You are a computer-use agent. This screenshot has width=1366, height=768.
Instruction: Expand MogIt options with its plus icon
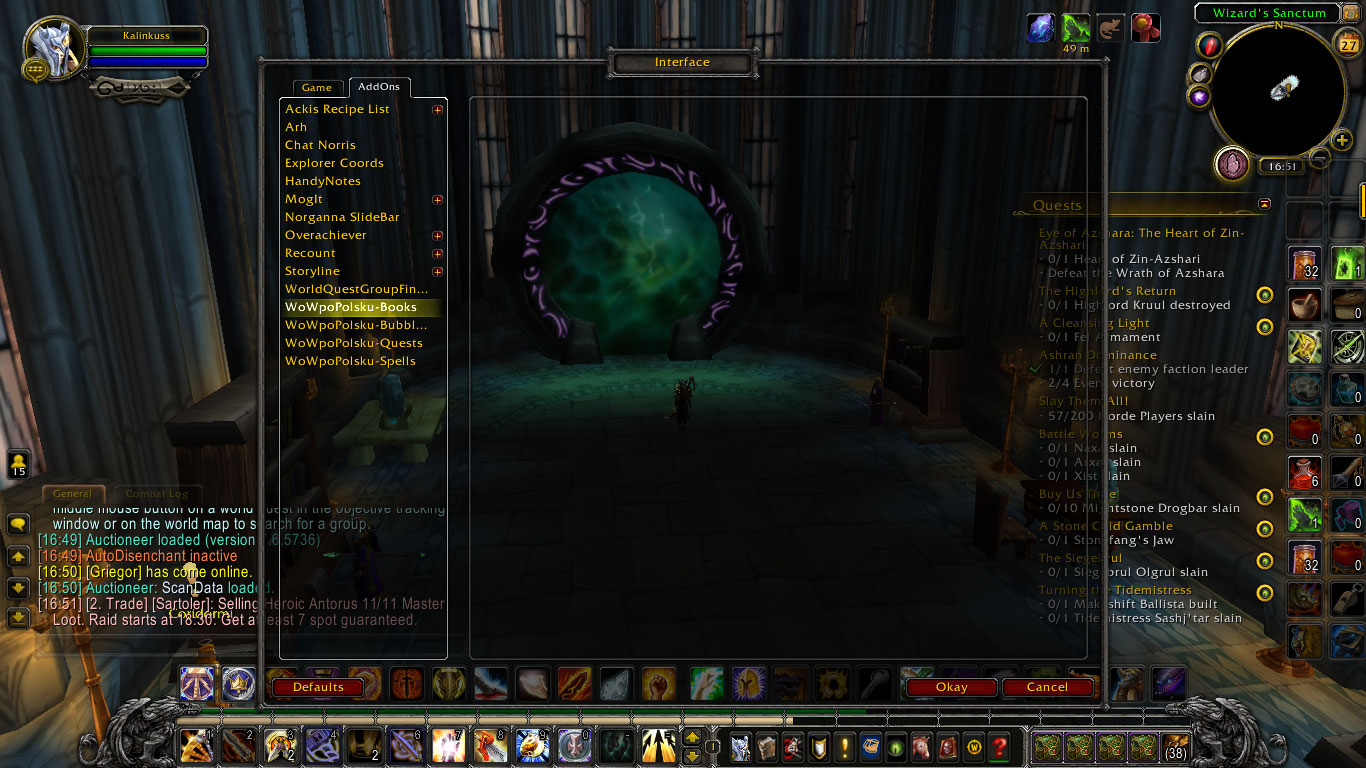pos(437,199)
